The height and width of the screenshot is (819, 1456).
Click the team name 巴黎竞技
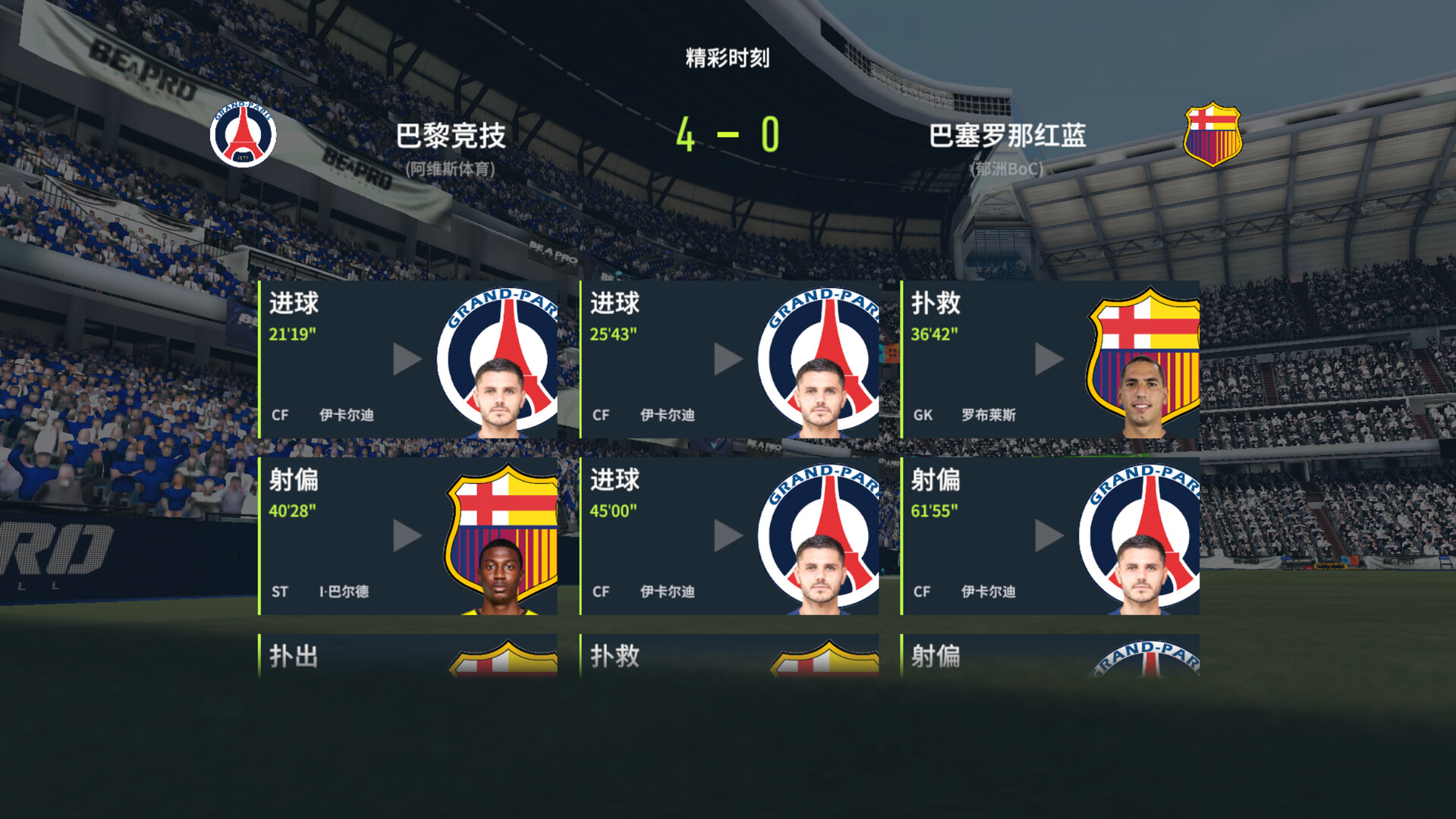[451, 135]
